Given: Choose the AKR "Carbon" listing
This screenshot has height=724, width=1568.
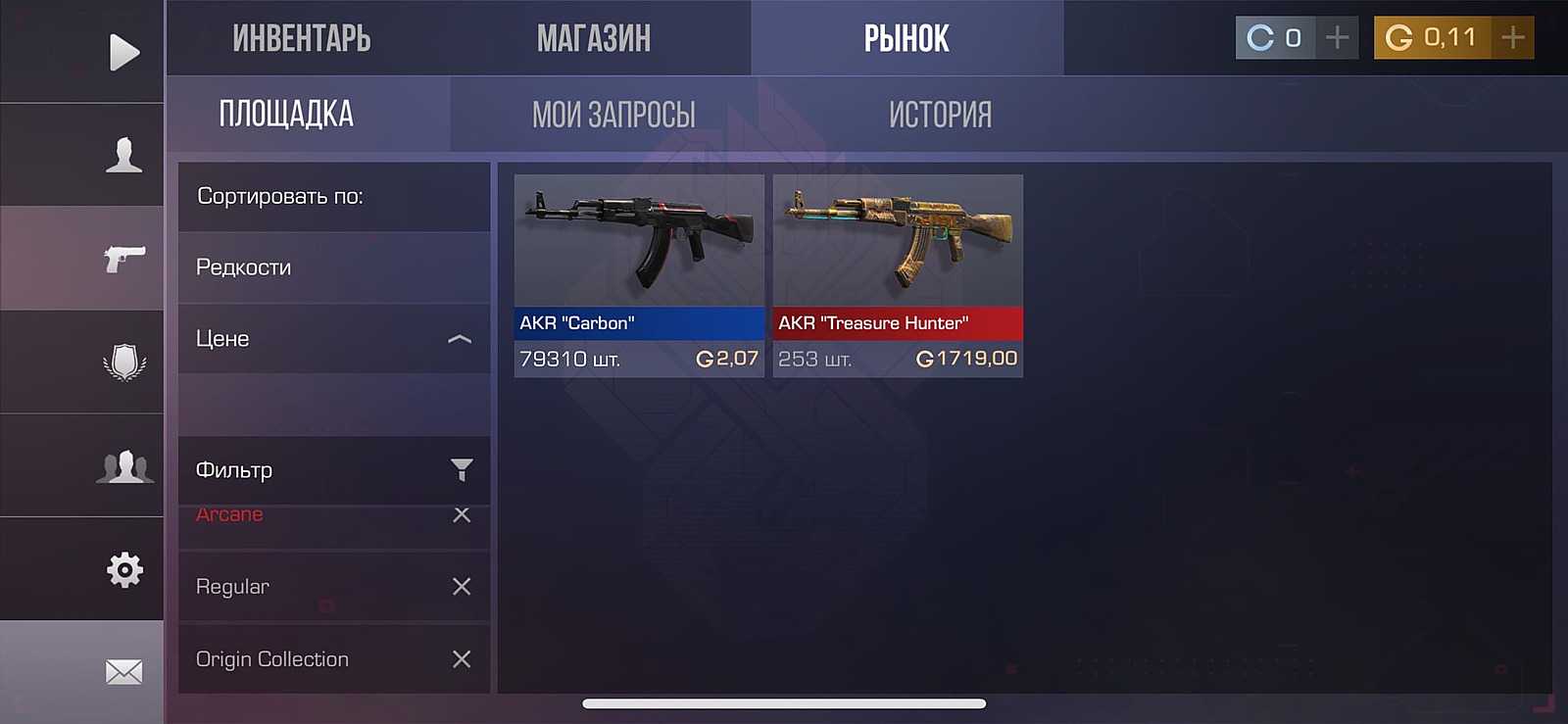Looking at the screenshot, I should pyautogui.click(x=639, y=274).
